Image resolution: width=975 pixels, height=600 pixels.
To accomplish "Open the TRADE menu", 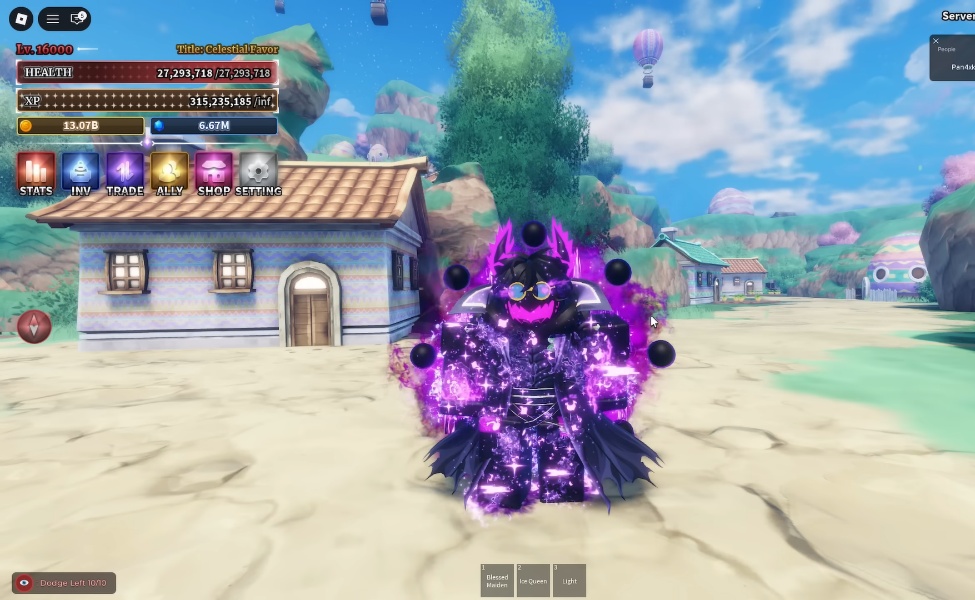I will [125, 173].
